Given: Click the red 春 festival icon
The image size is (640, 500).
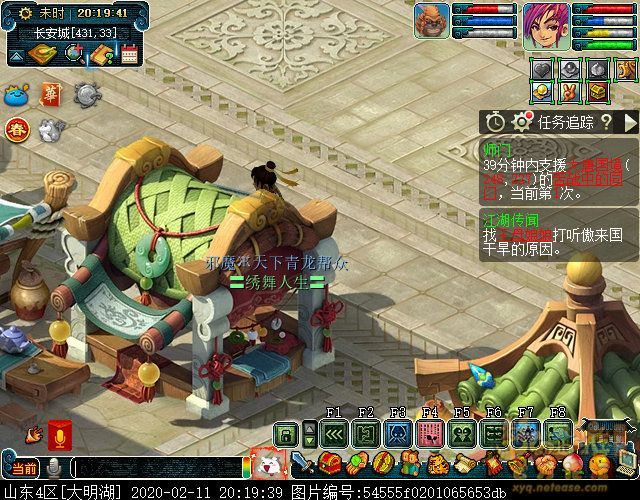Looking at the screenshot, I should coord(17,130).
